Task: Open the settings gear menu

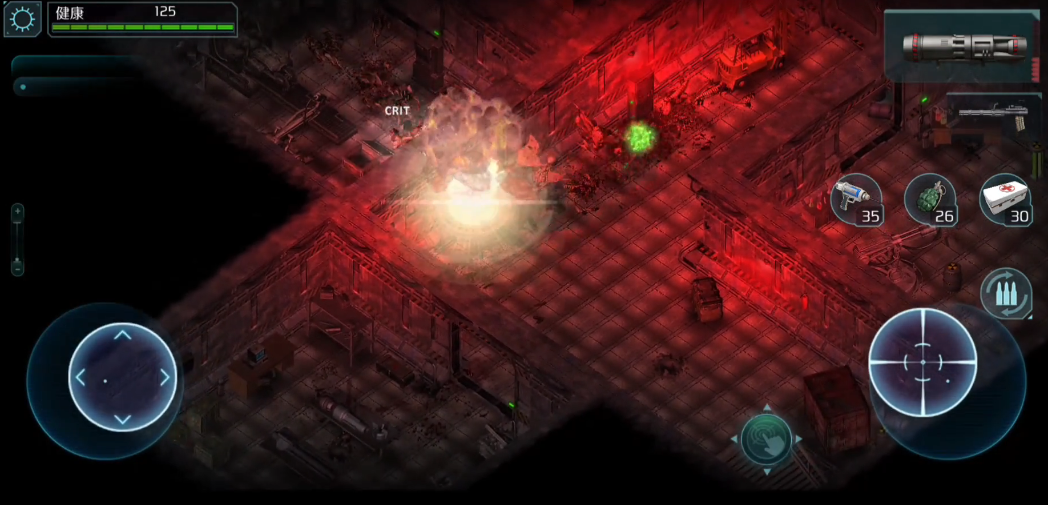Action: (22, 19)
